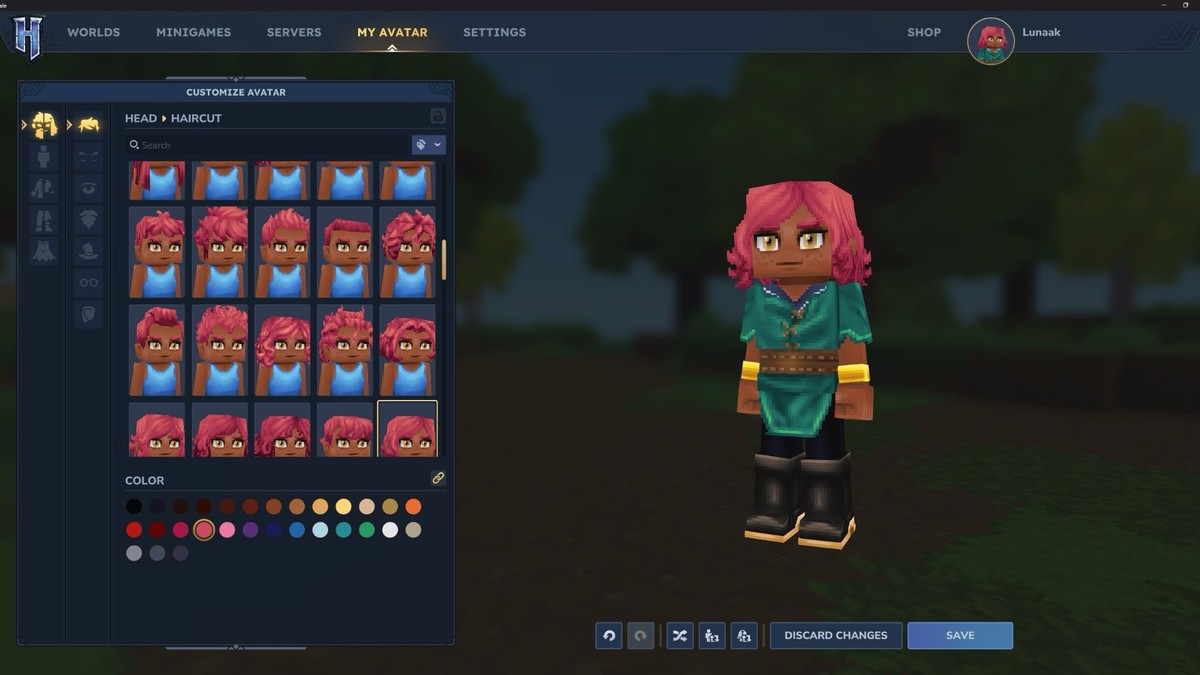Screen dimensions: 1200x675
Task: Toggle the color link icon
Action: pyautogui.click(x=438, y=478)
